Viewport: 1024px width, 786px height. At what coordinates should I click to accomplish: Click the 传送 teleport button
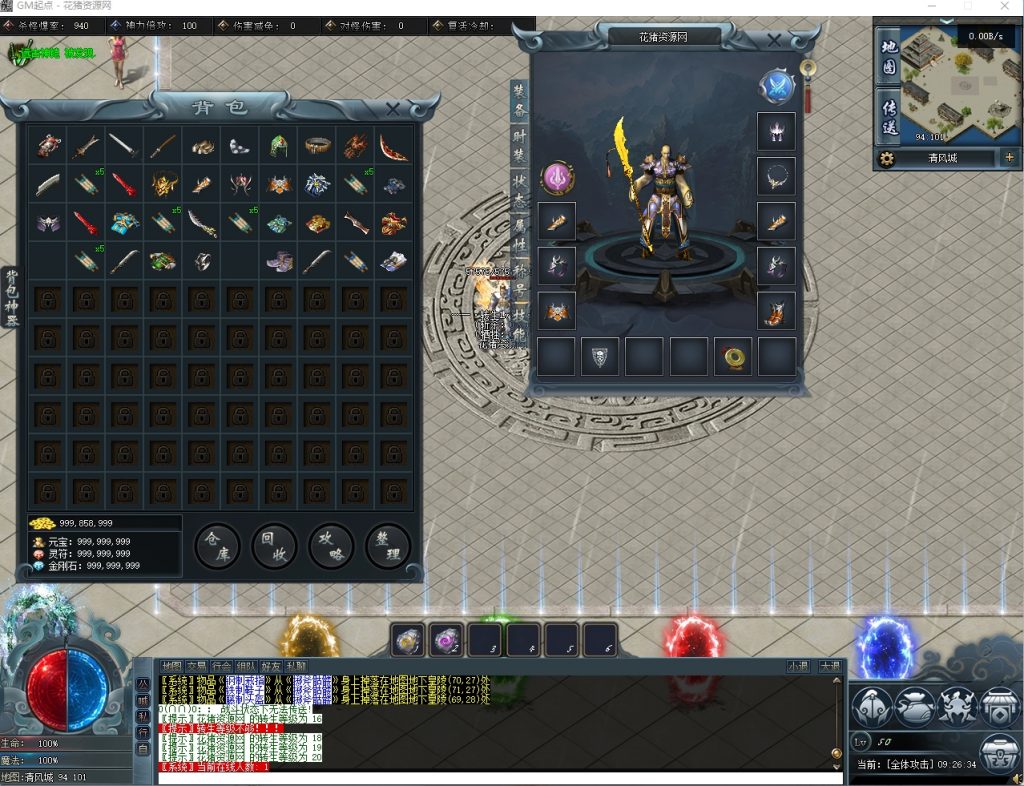pyautogui.click(x=888, y=117)
